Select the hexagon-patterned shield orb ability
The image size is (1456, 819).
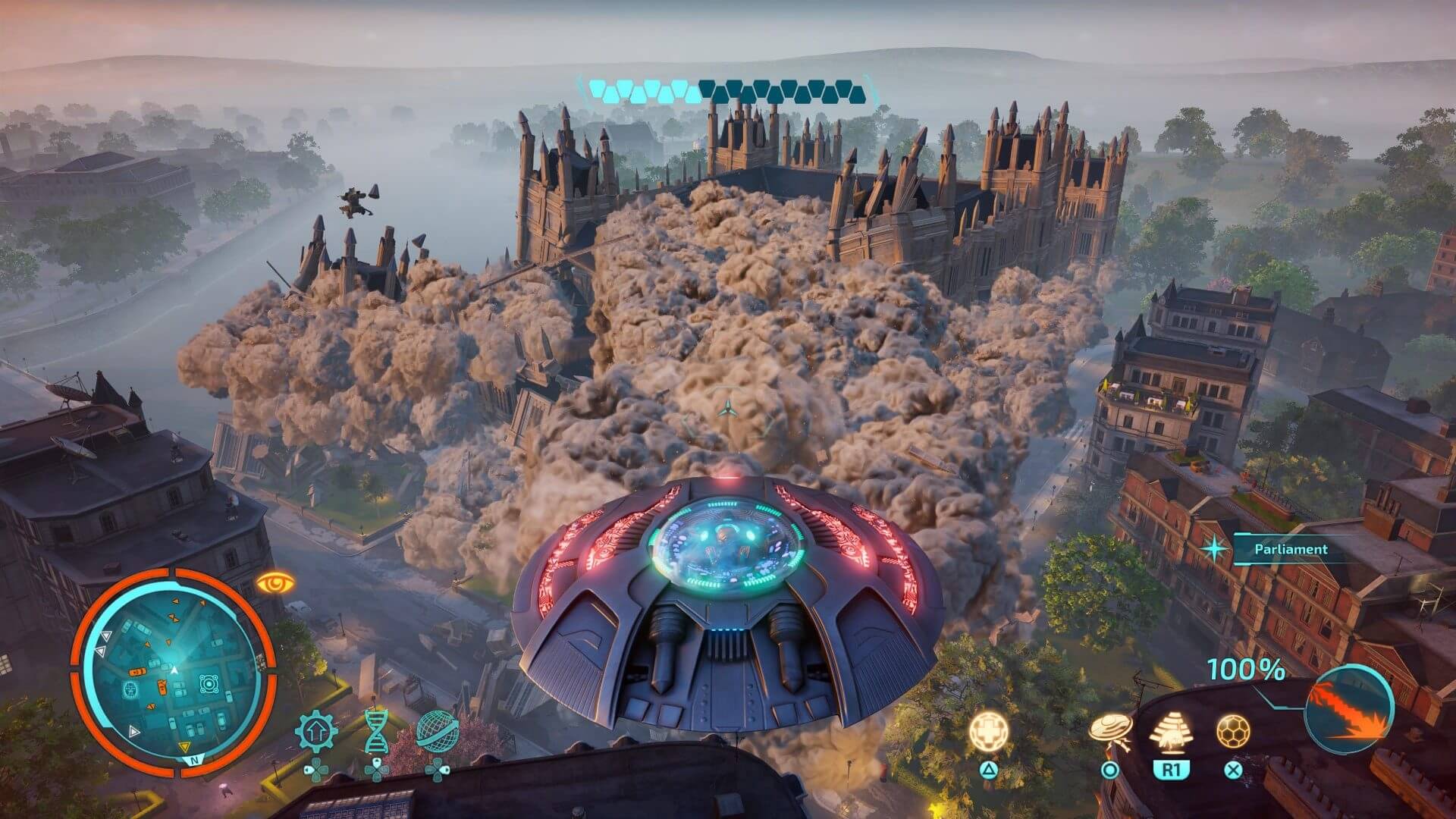[1233, 731]
